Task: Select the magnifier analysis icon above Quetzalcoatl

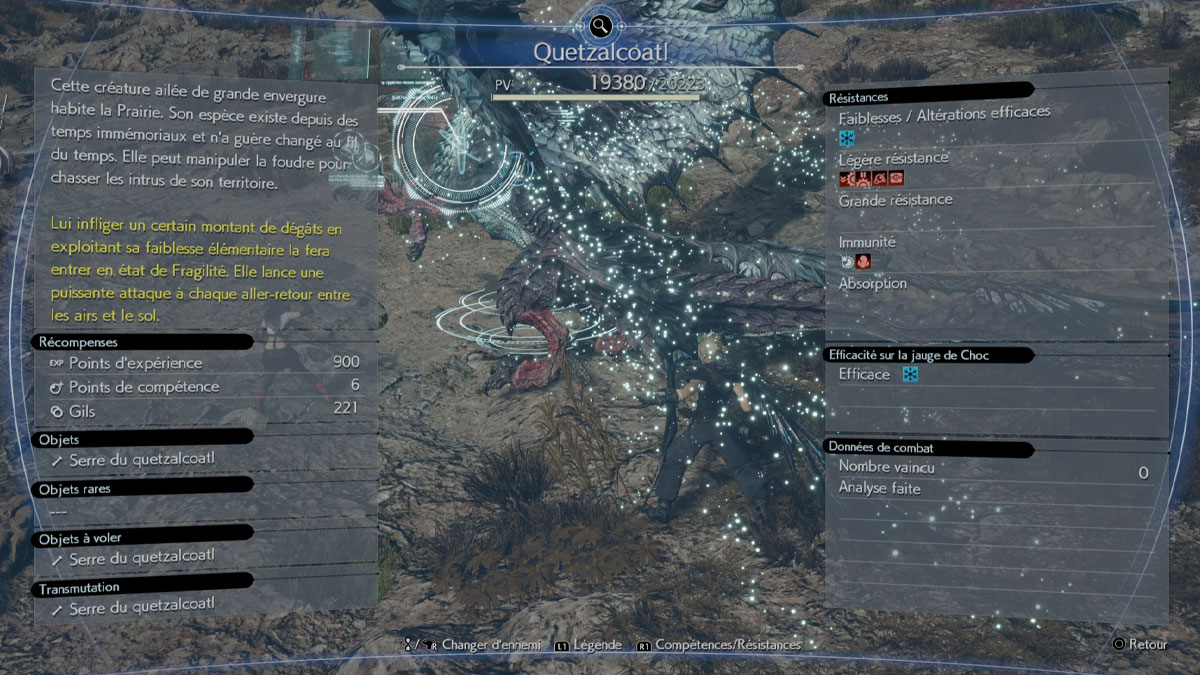Action: pos(600,26)
